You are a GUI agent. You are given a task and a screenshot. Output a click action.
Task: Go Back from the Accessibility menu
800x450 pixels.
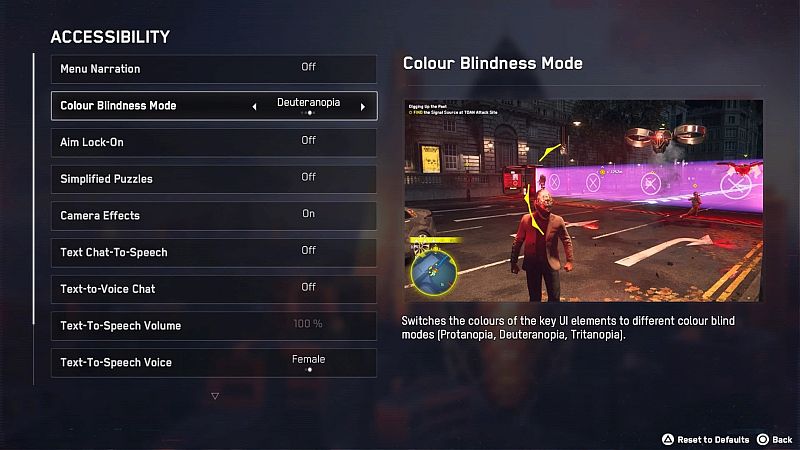(x=775, y=439)
